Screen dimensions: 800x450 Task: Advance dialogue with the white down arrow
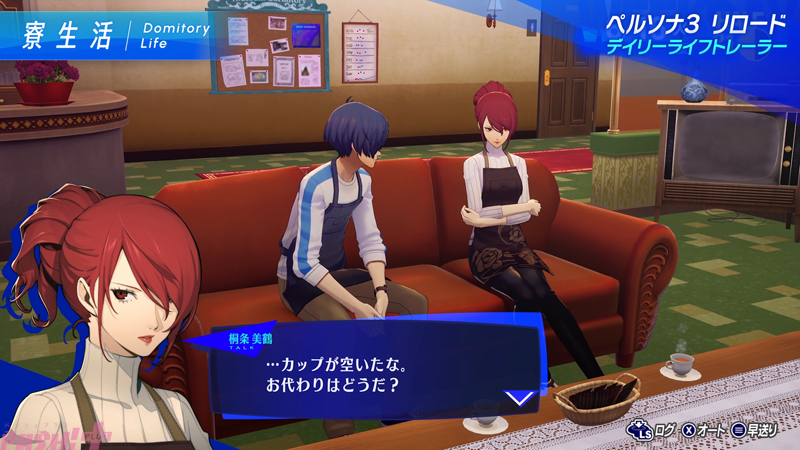519,397
